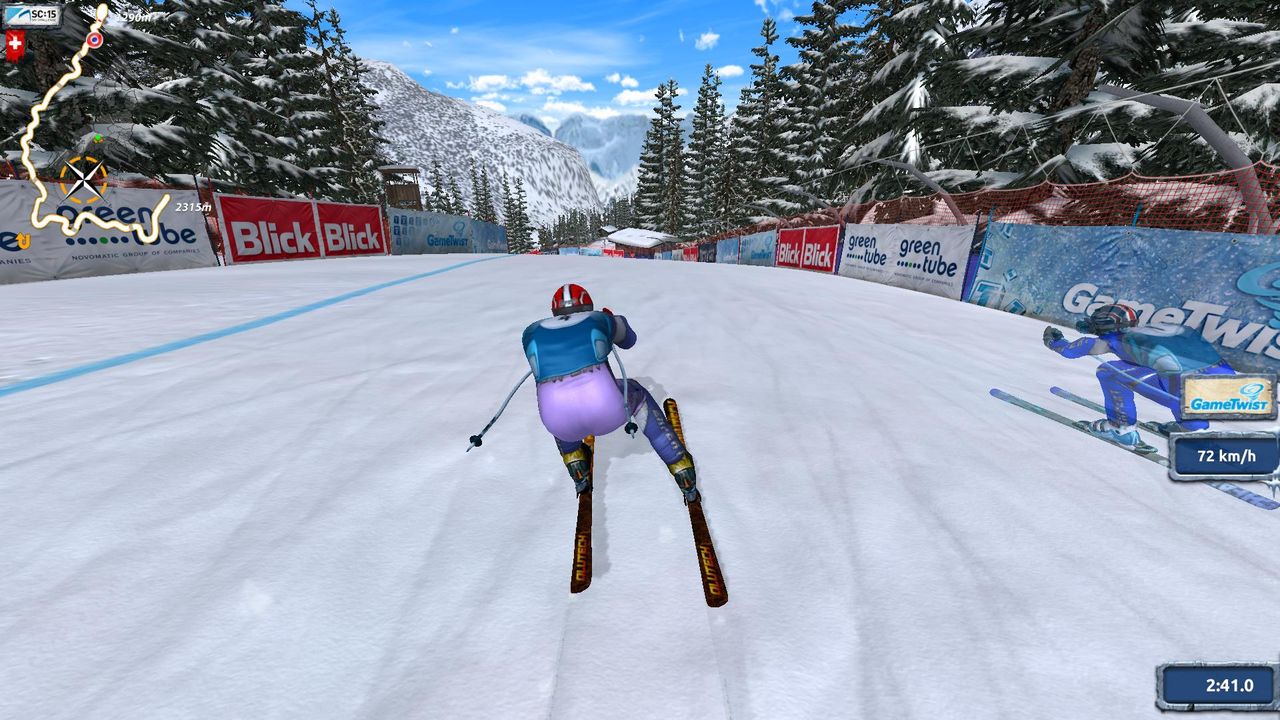Click the finish target icon on the minimap

(x=94, y=40)
